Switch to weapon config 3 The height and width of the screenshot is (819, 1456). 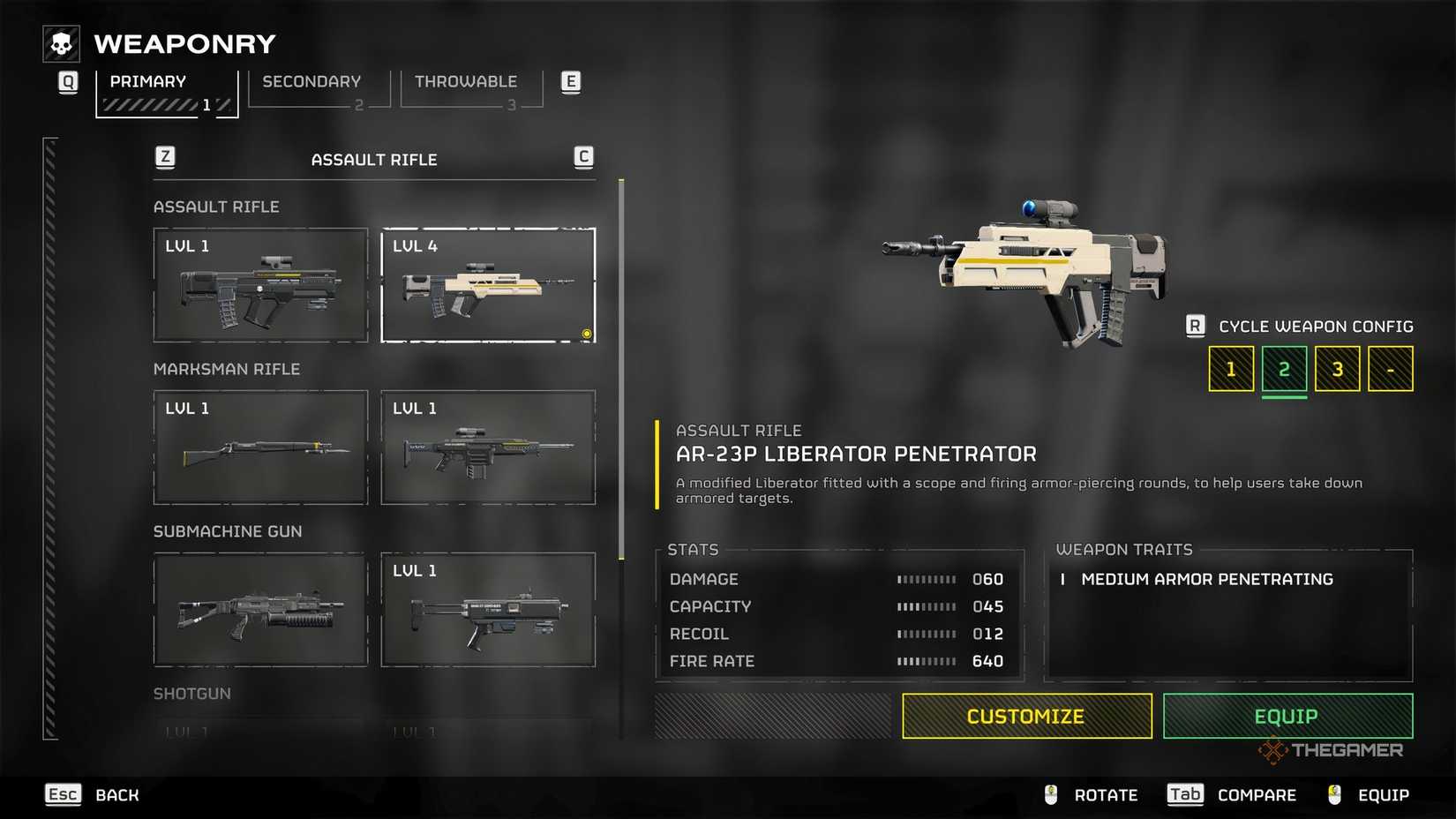(1337, 369)
